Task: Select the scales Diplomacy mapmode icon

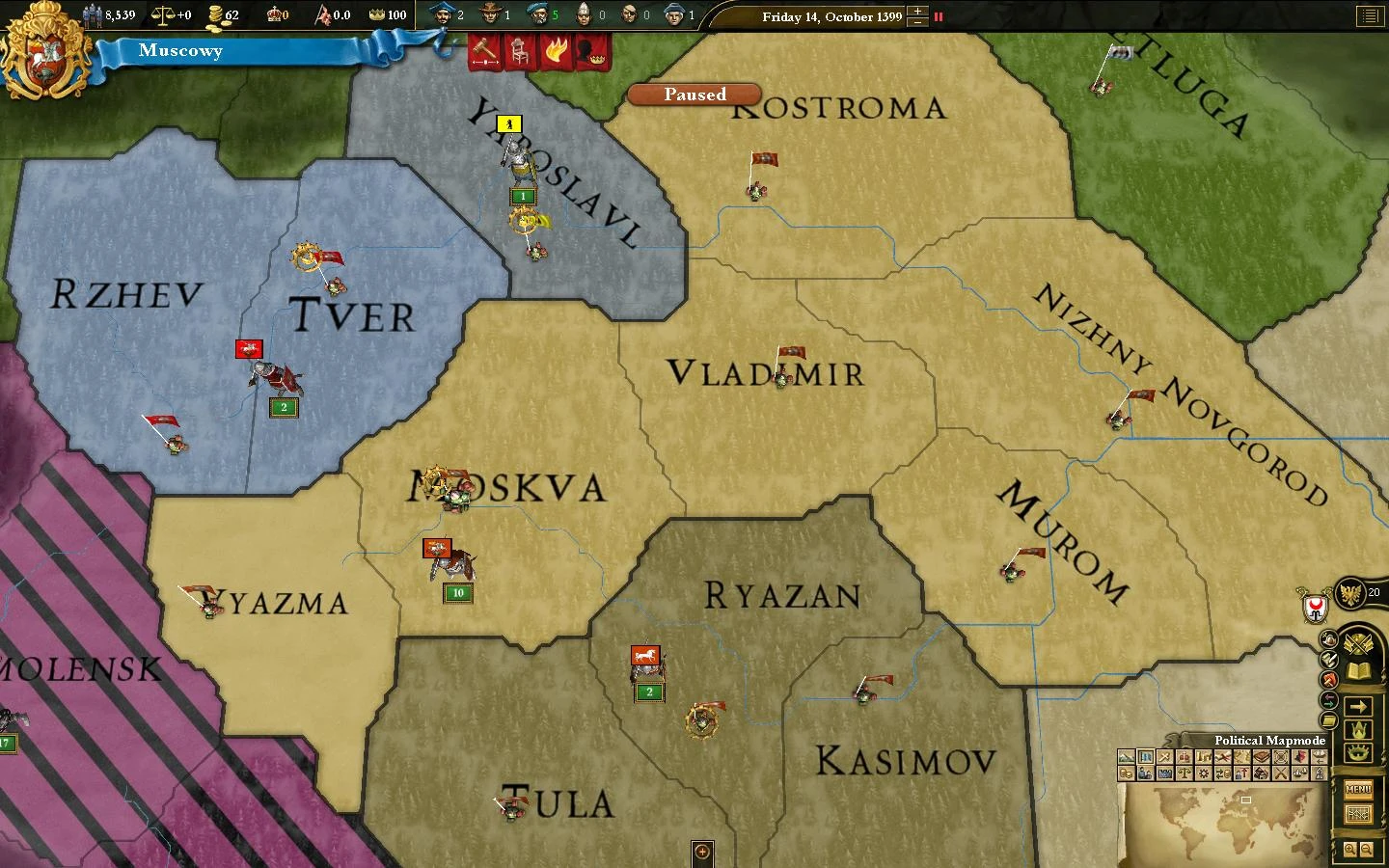Action: click(x=1185, y=773)
